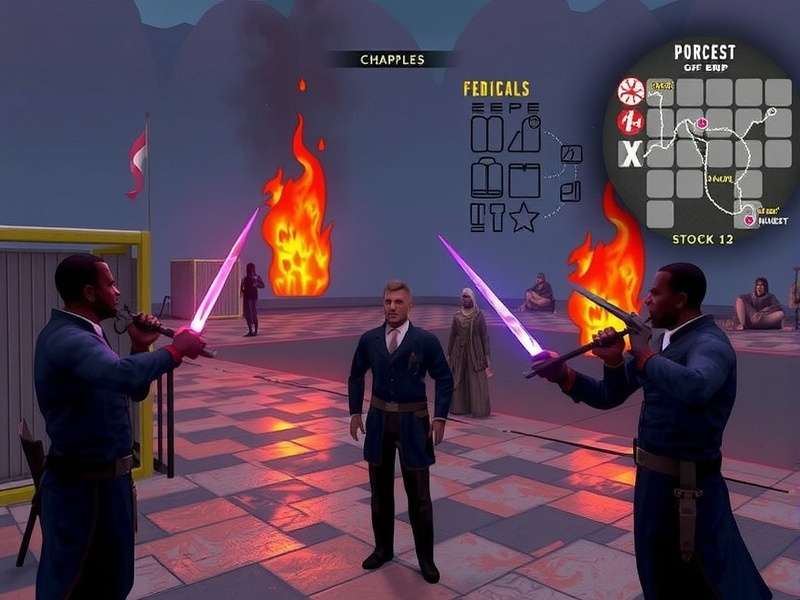Select the white X minimap button
Image resolution: width=800 pixels, height=600 pixels.
pos(631,154)
